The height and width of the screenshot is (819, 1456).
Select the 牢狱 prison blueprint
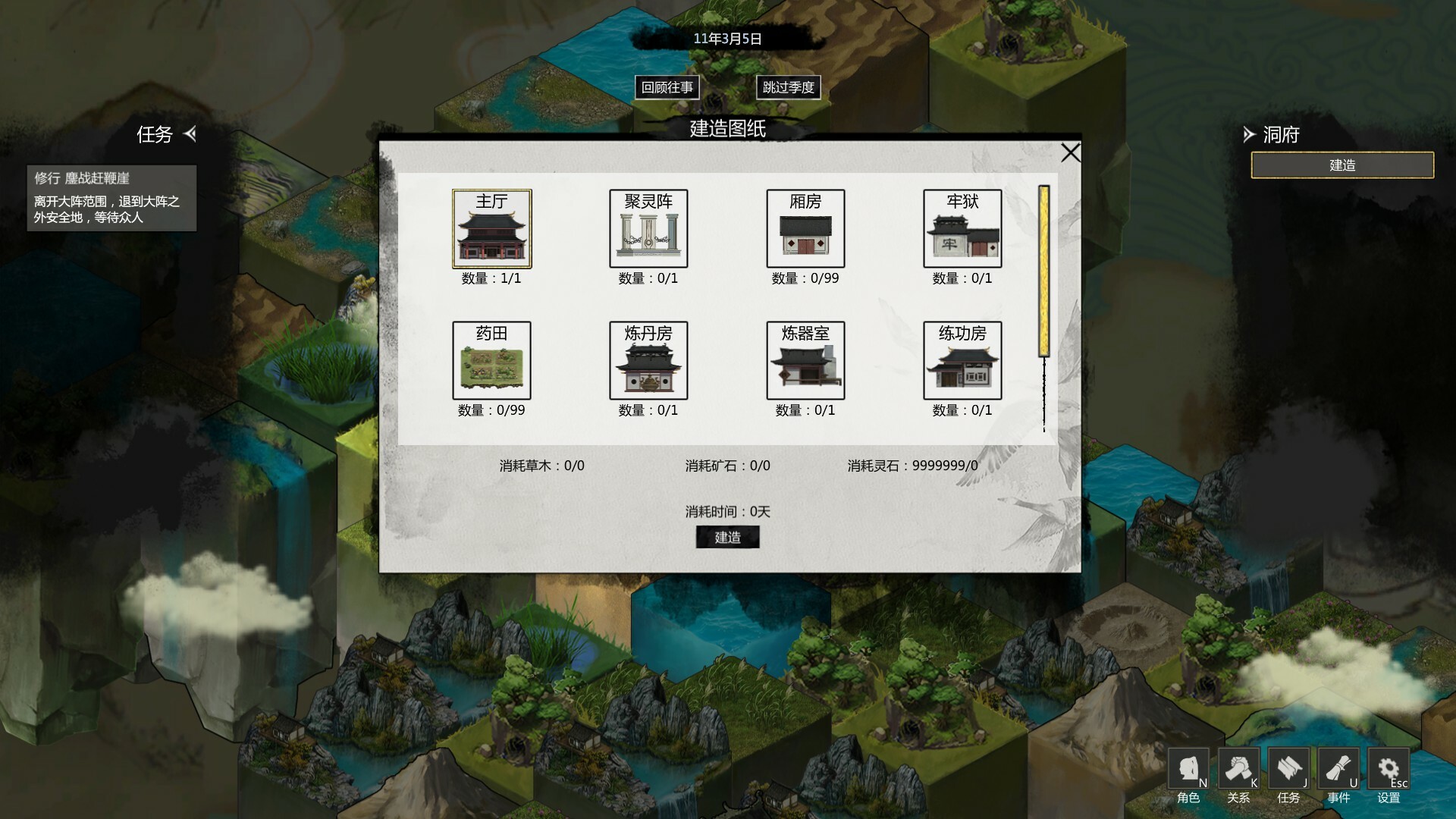pyautogui.click(x=962, y=229)
